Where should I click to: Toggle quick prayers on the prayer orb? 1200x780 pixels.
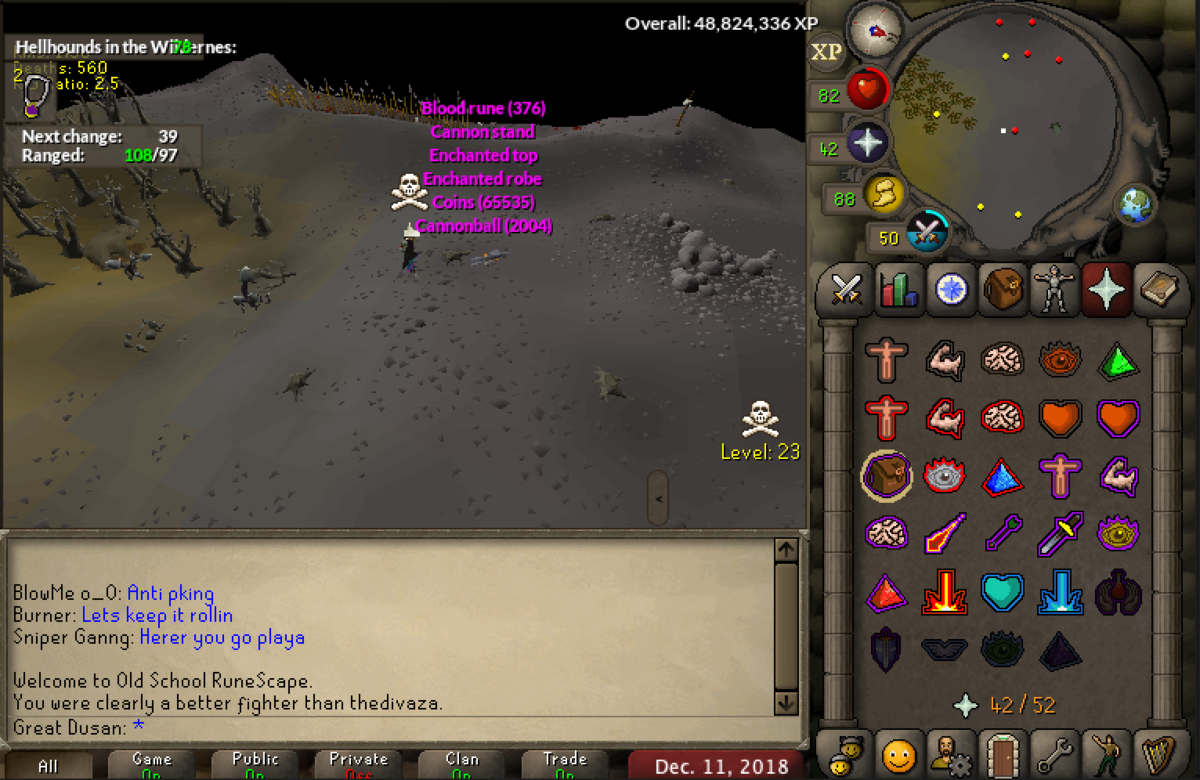[x=867, y=143]
